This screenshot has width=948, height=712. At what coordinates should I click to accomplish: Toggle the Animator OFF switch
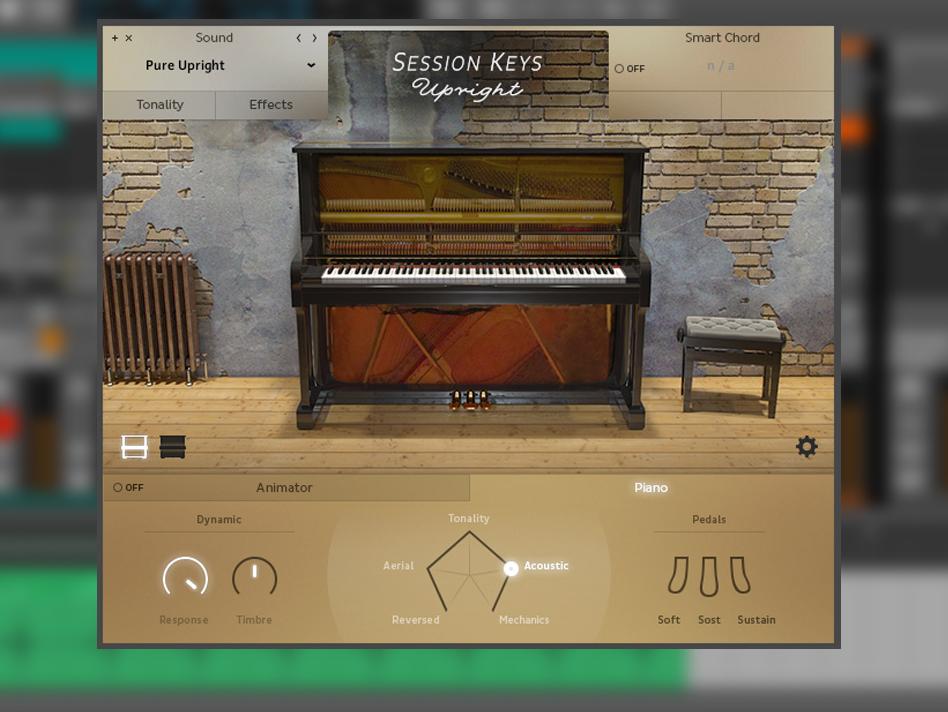click(128, 488)
